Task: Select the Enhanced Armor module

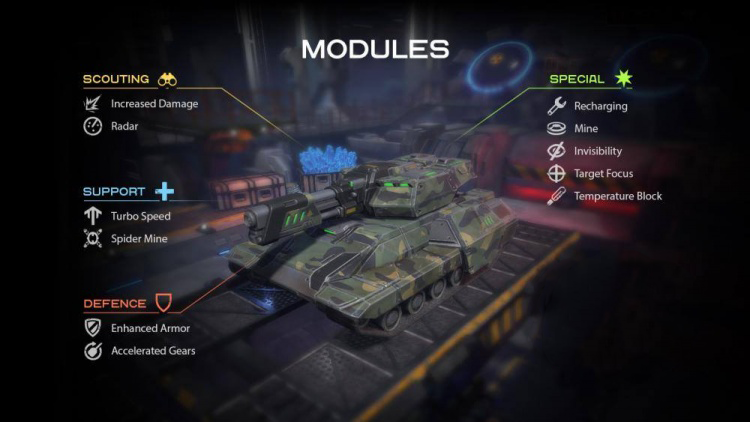Action: tap(150, 327)
